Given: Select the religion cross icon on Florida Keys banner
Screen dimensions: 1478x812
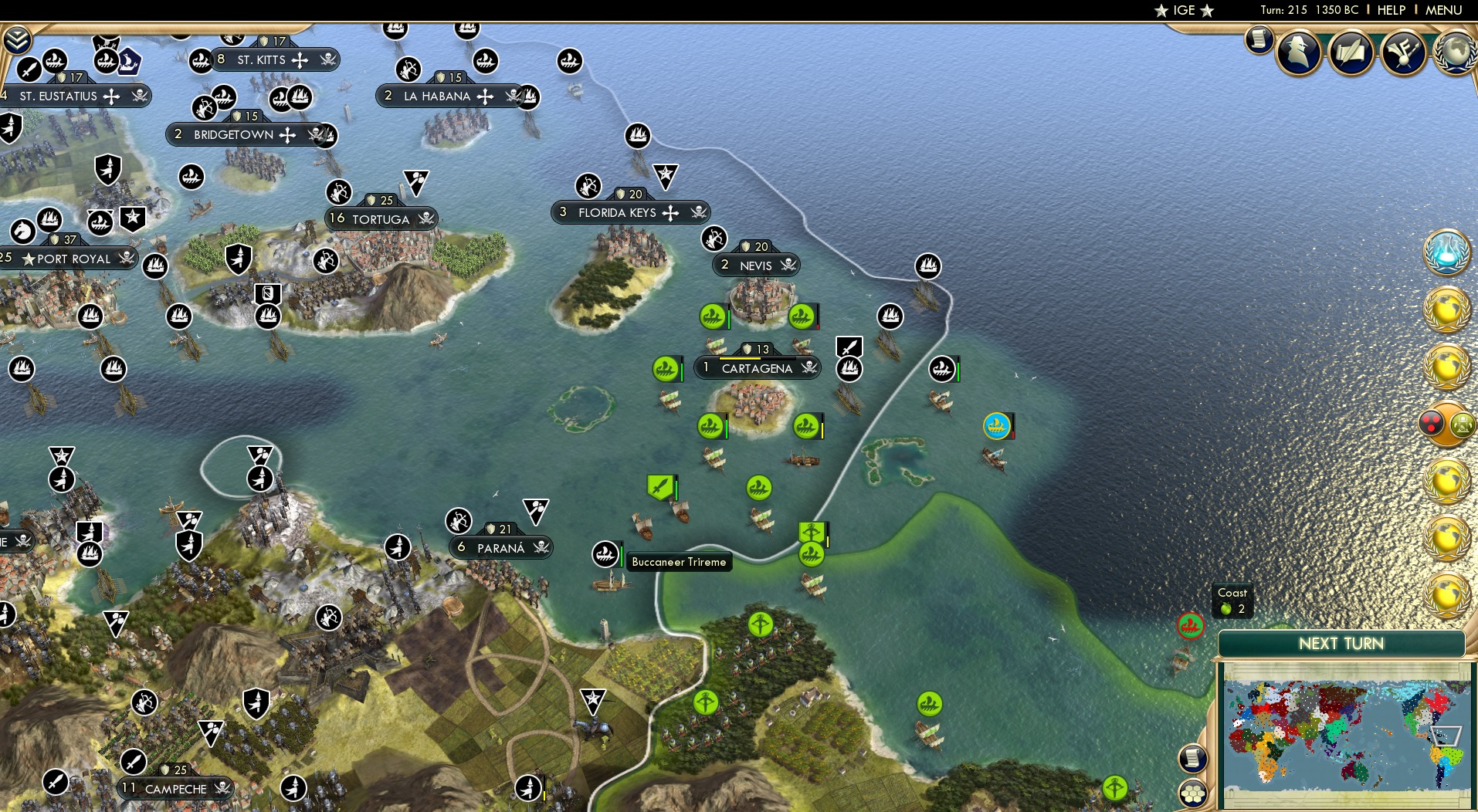Looking at the screenshot, I should tap(671, 211).
